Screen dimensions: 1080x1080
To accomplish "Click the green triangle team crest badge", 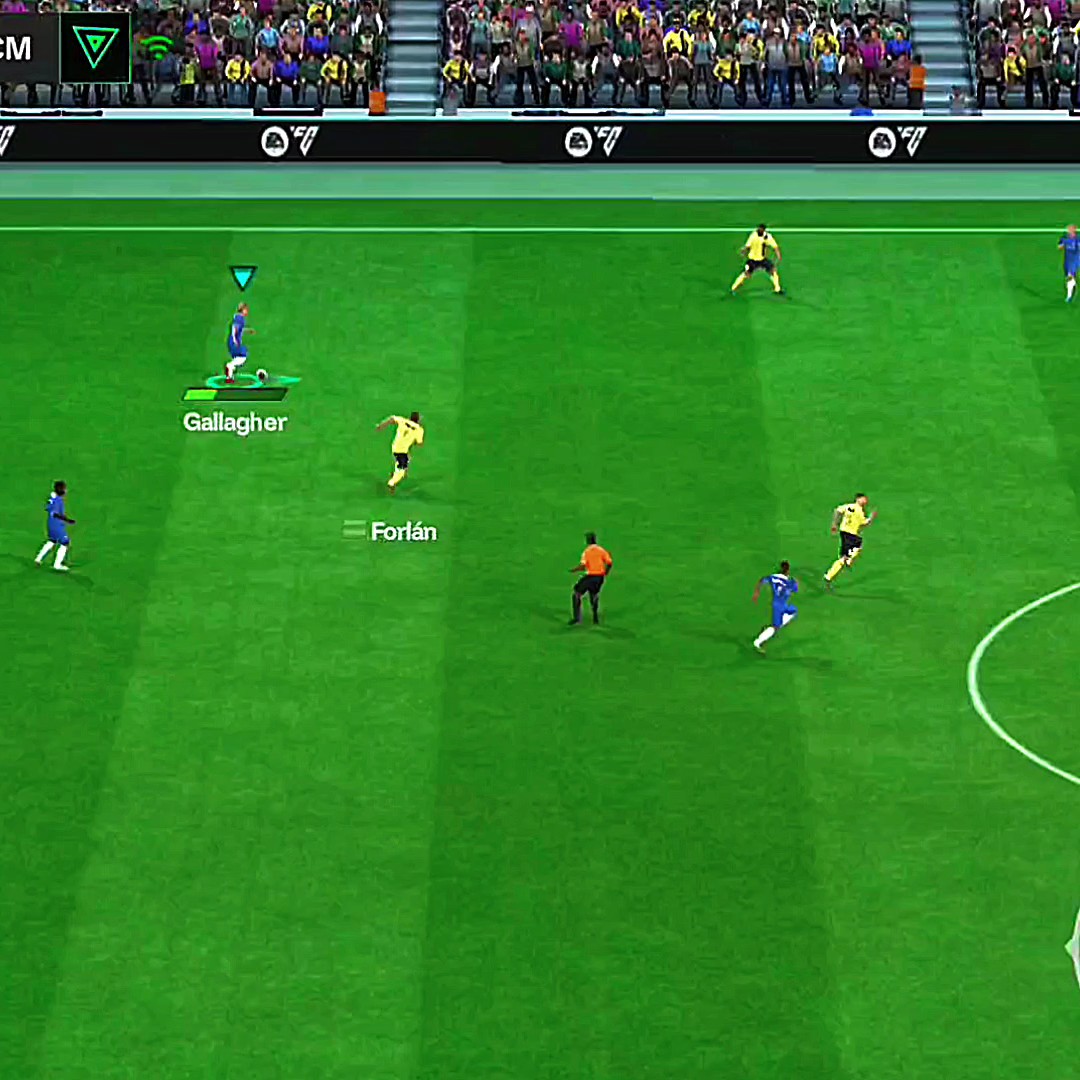I will (x=95, y=46).
